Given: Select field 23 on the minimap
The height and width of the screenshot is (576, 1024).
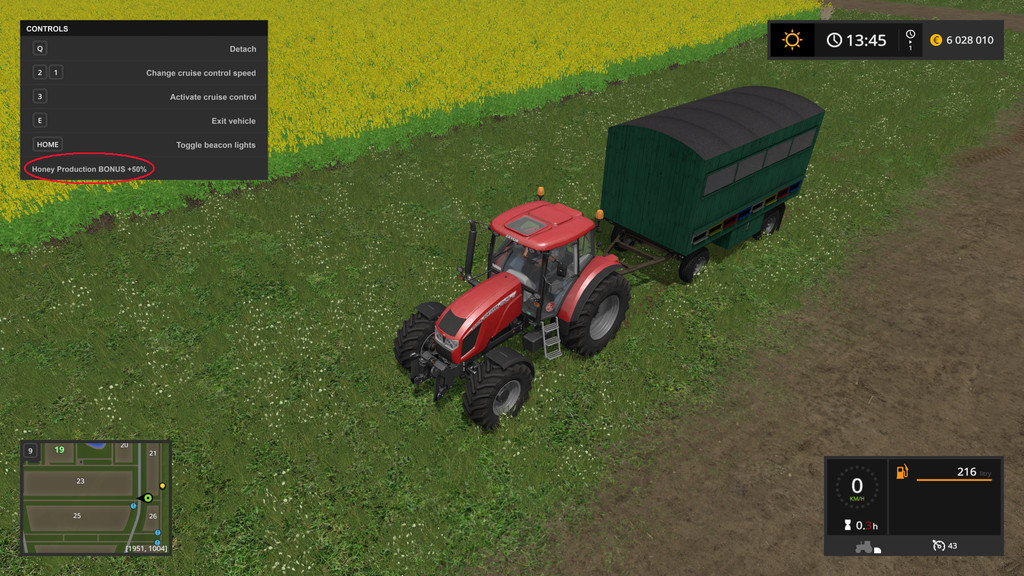Looking at the screenshot, I should [80, 482].
